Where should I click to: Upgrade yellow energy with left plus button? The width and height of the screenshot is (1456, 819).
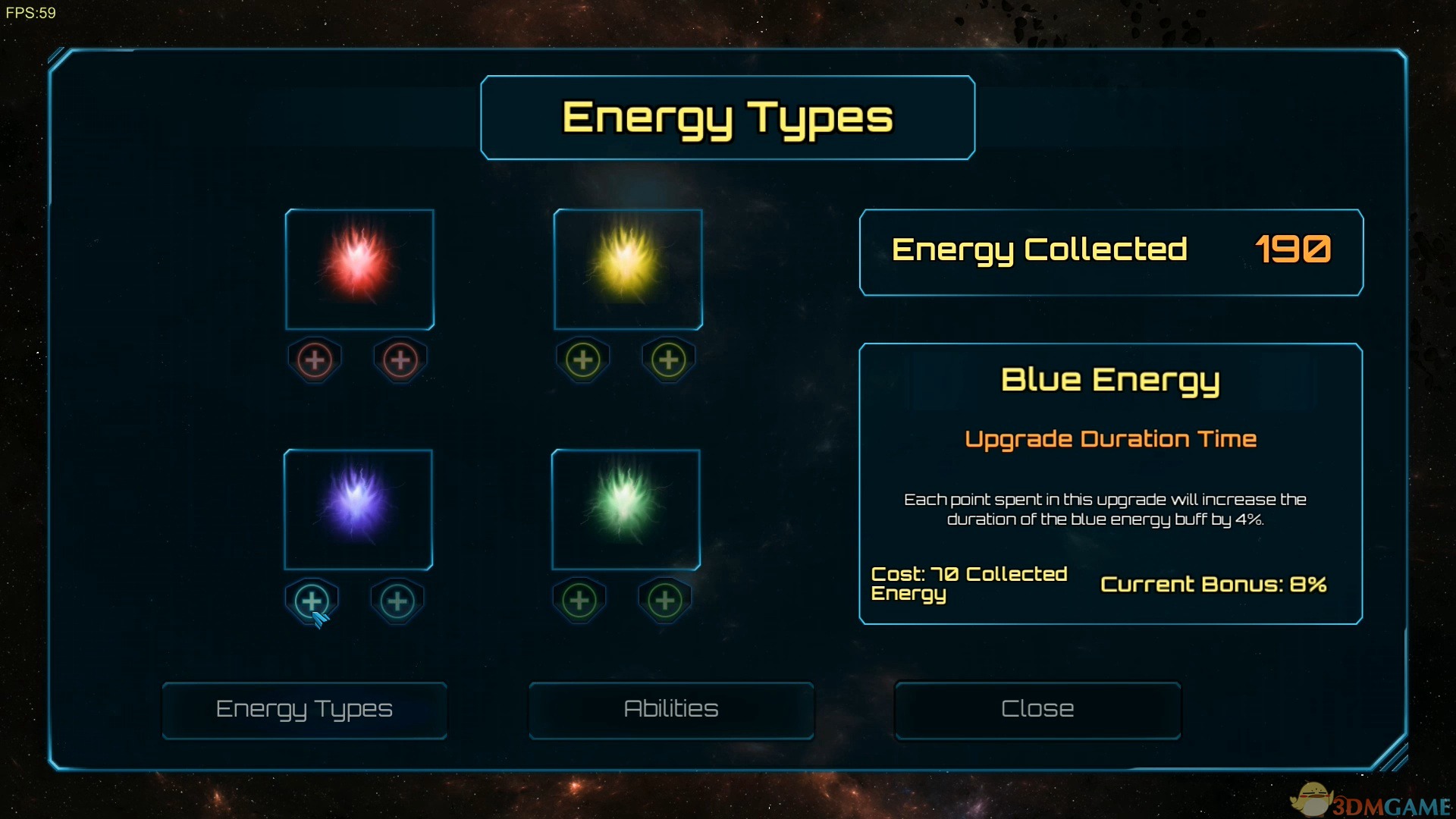583,359
